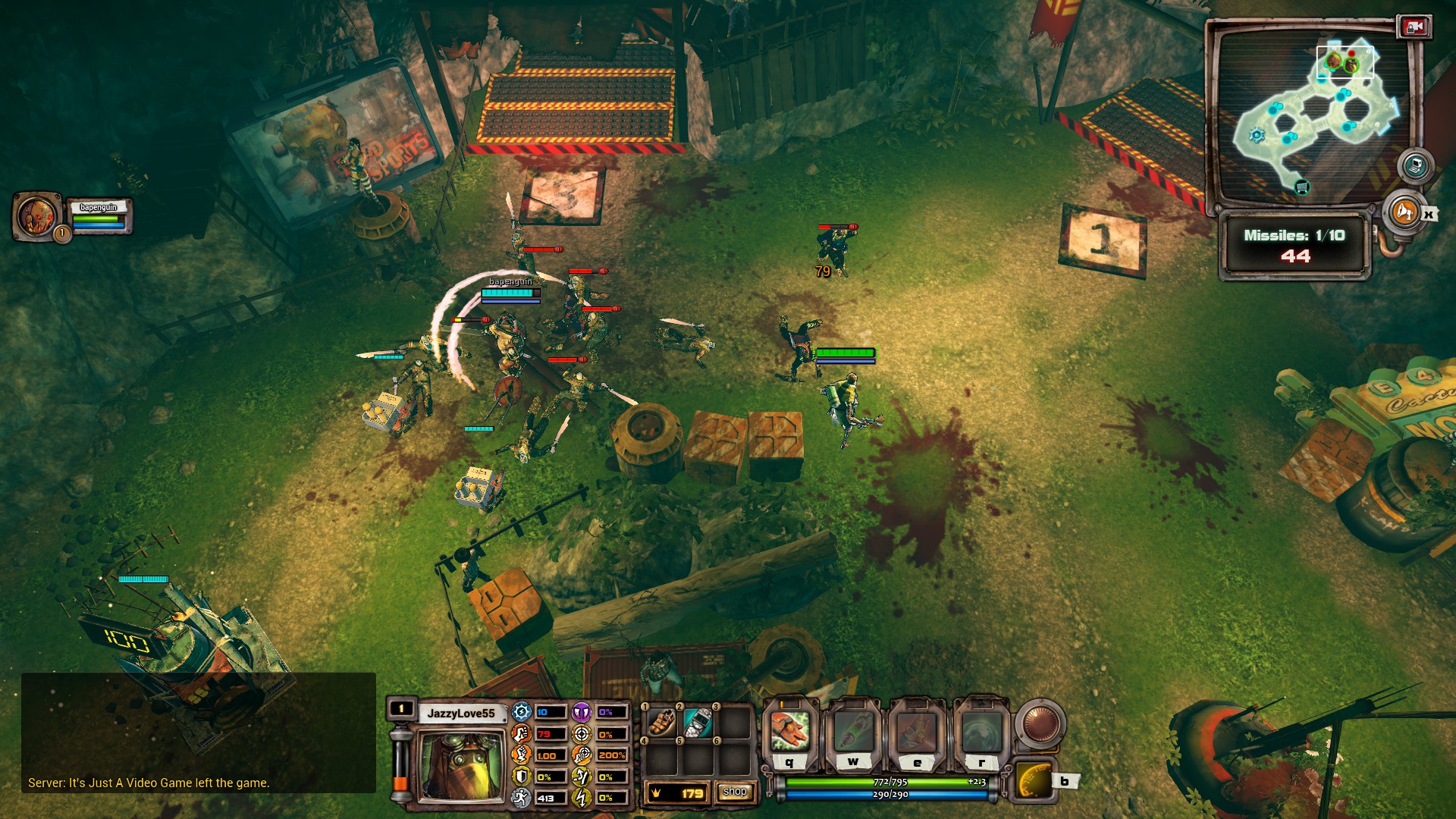The width and height of the screenshot is (1456, 819).
Task: Use the teal device item in slot 2
Action: click(x=698, y=723)
